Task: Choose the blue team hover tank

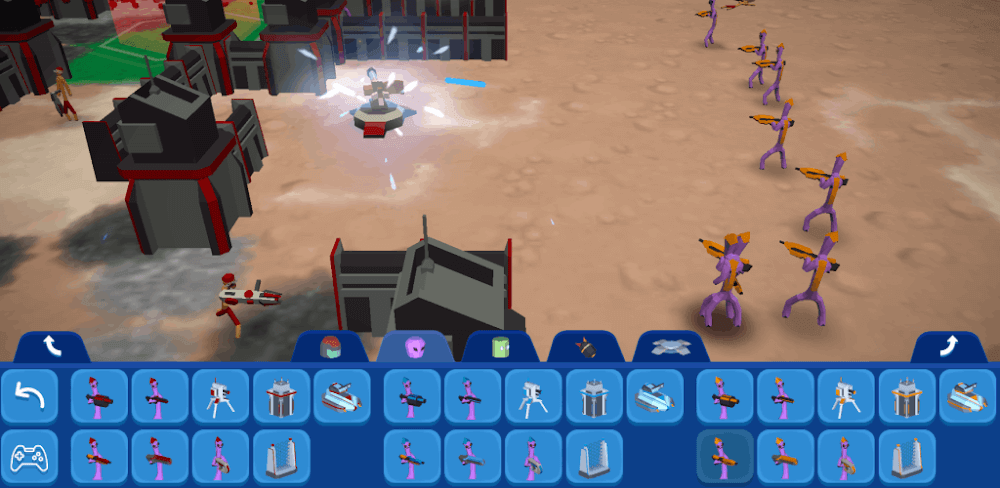Action: [x=655, y=397]
